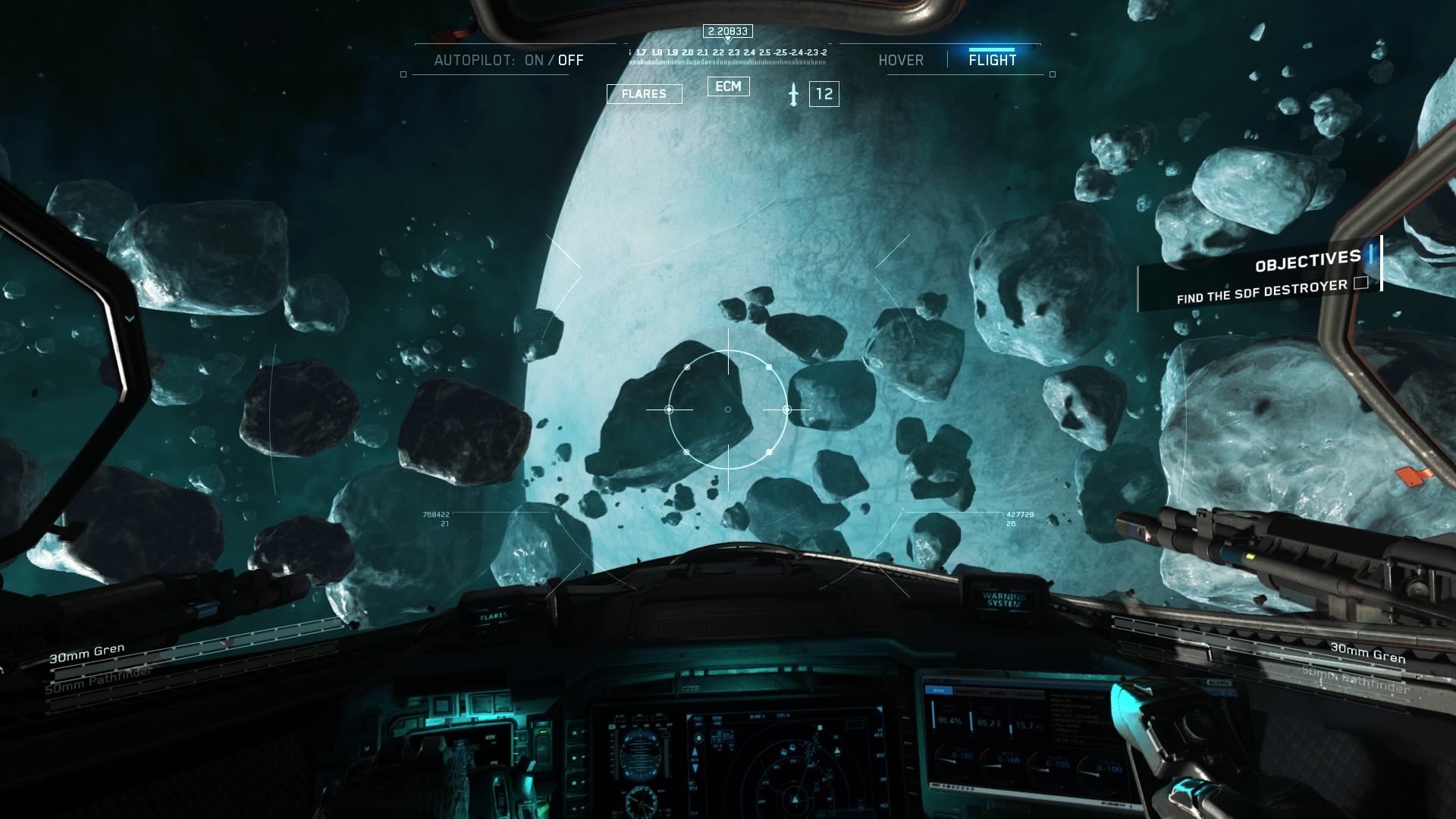Turn autopilot ON

[x=534, y=60]
